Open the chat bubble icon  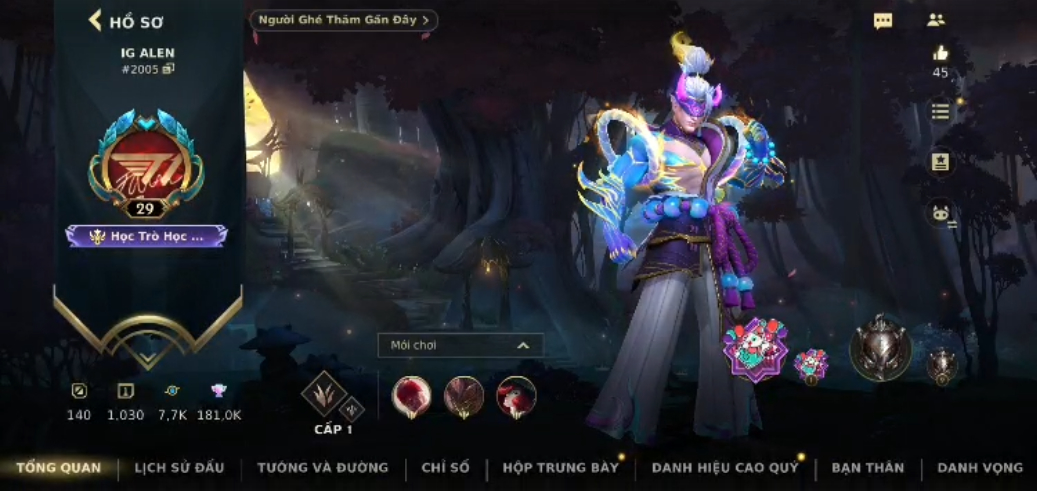(x=883, y=21)
